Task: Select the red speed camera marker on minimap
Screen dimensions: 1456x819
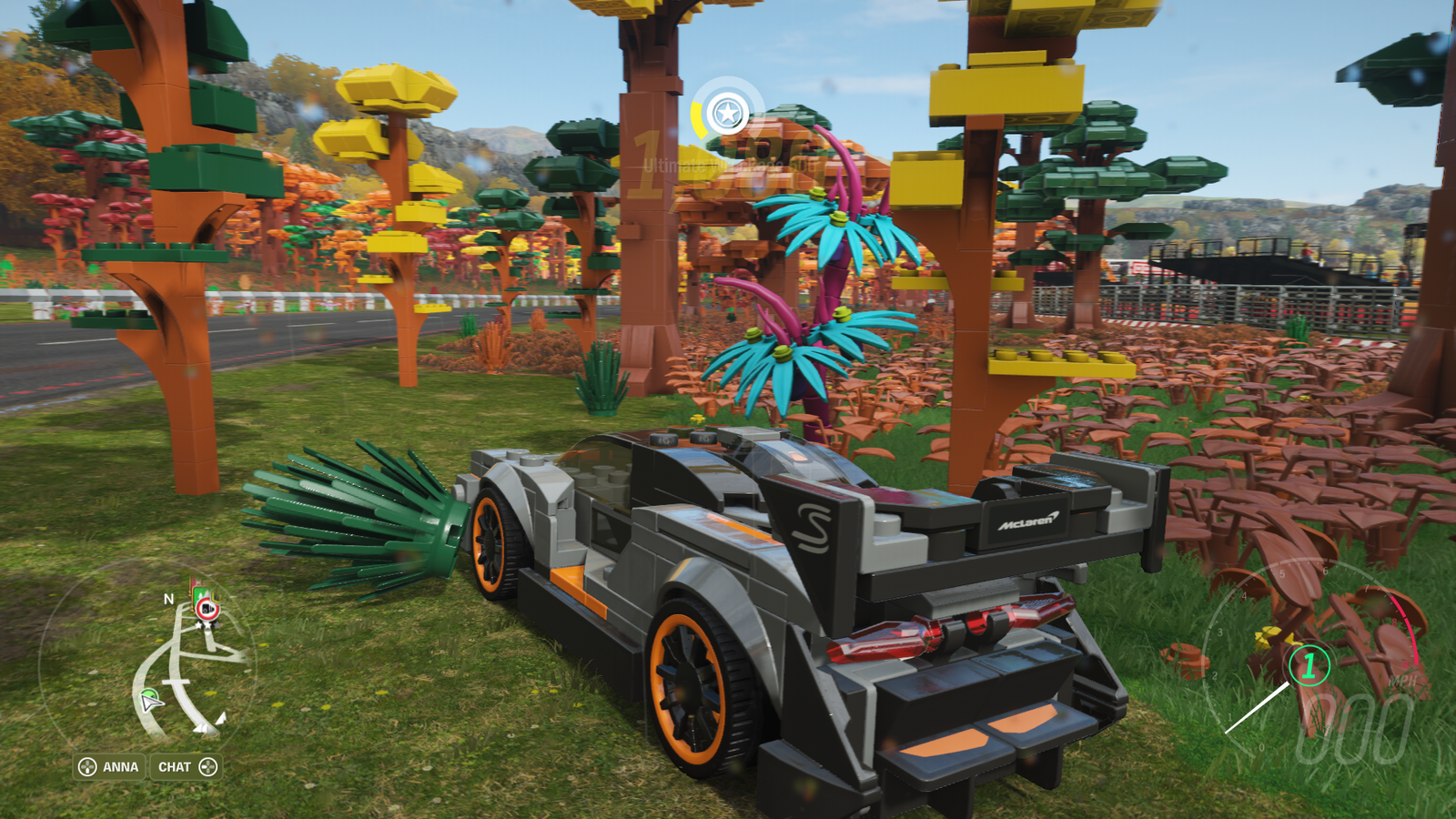Action: point(207,609)
